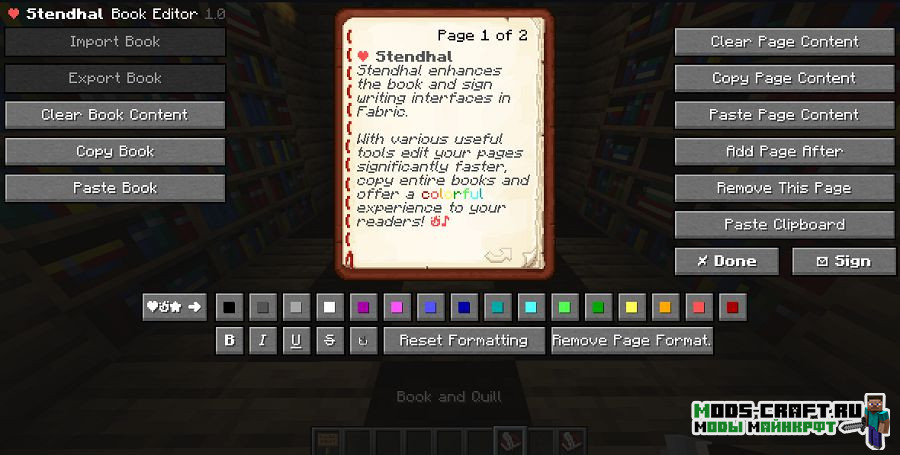This screenshot has width=900, height=455.
Task: Click the Clear Book Content button
Action: pos(115,115)
